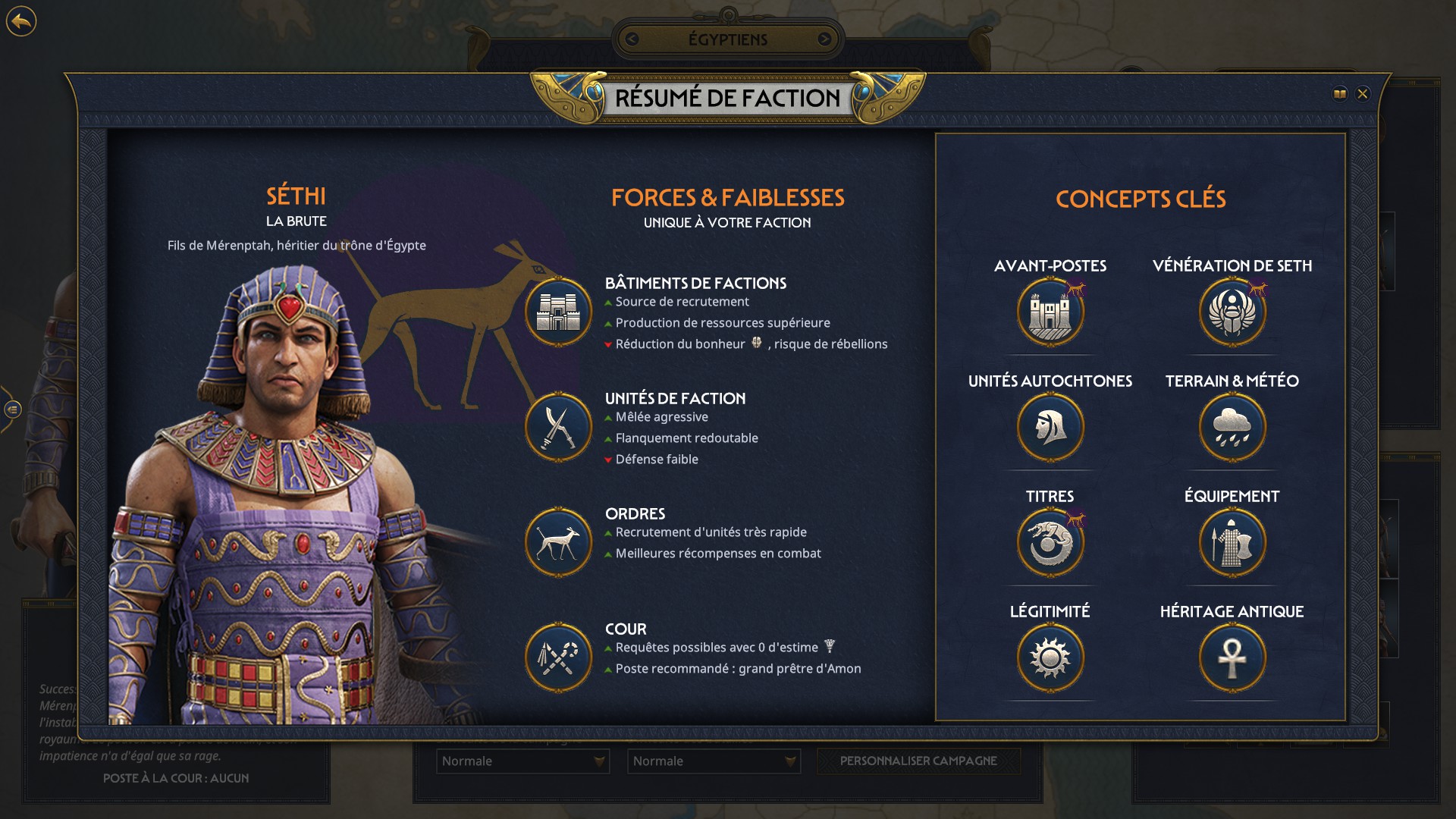Open the first Normale difficulty dropdown
1456x819 pixels.
point(522,761)
